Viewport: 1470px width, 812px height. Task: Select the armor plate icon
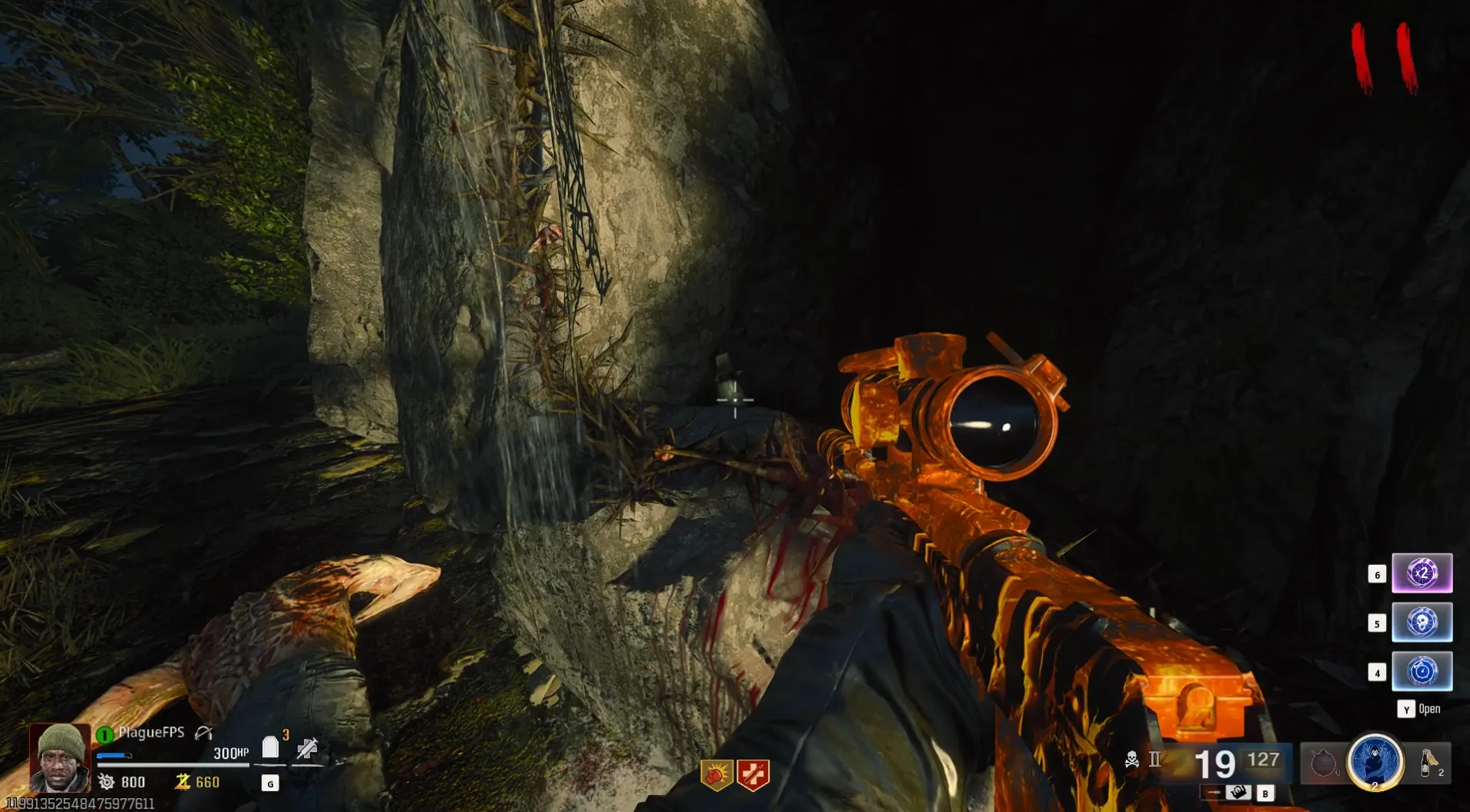(x=270, y=747)
